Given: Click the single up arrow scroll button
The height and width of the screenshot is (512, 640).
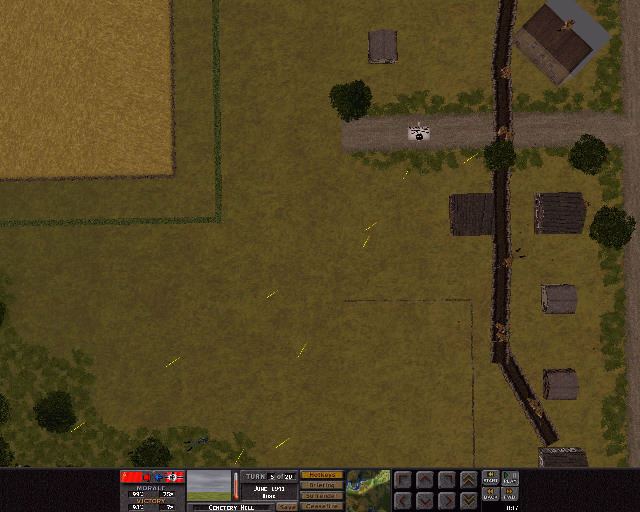Looking at the screenshot, I should pyautogui.click(x=424, y=479).
